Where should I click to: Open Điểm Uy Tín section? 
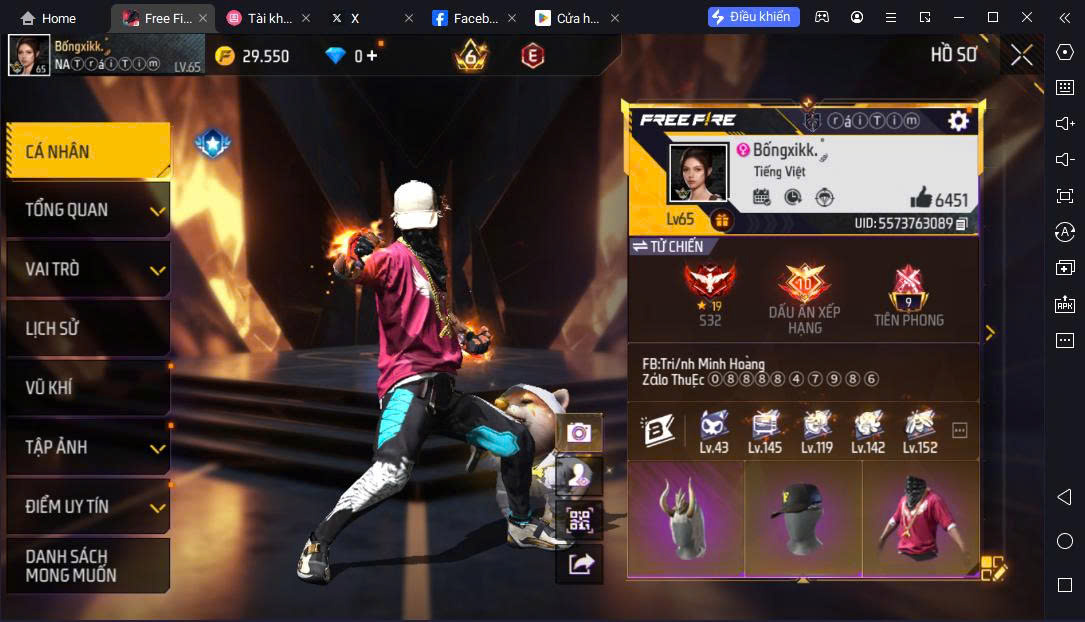pyautogui.click(x=88, y=506)
